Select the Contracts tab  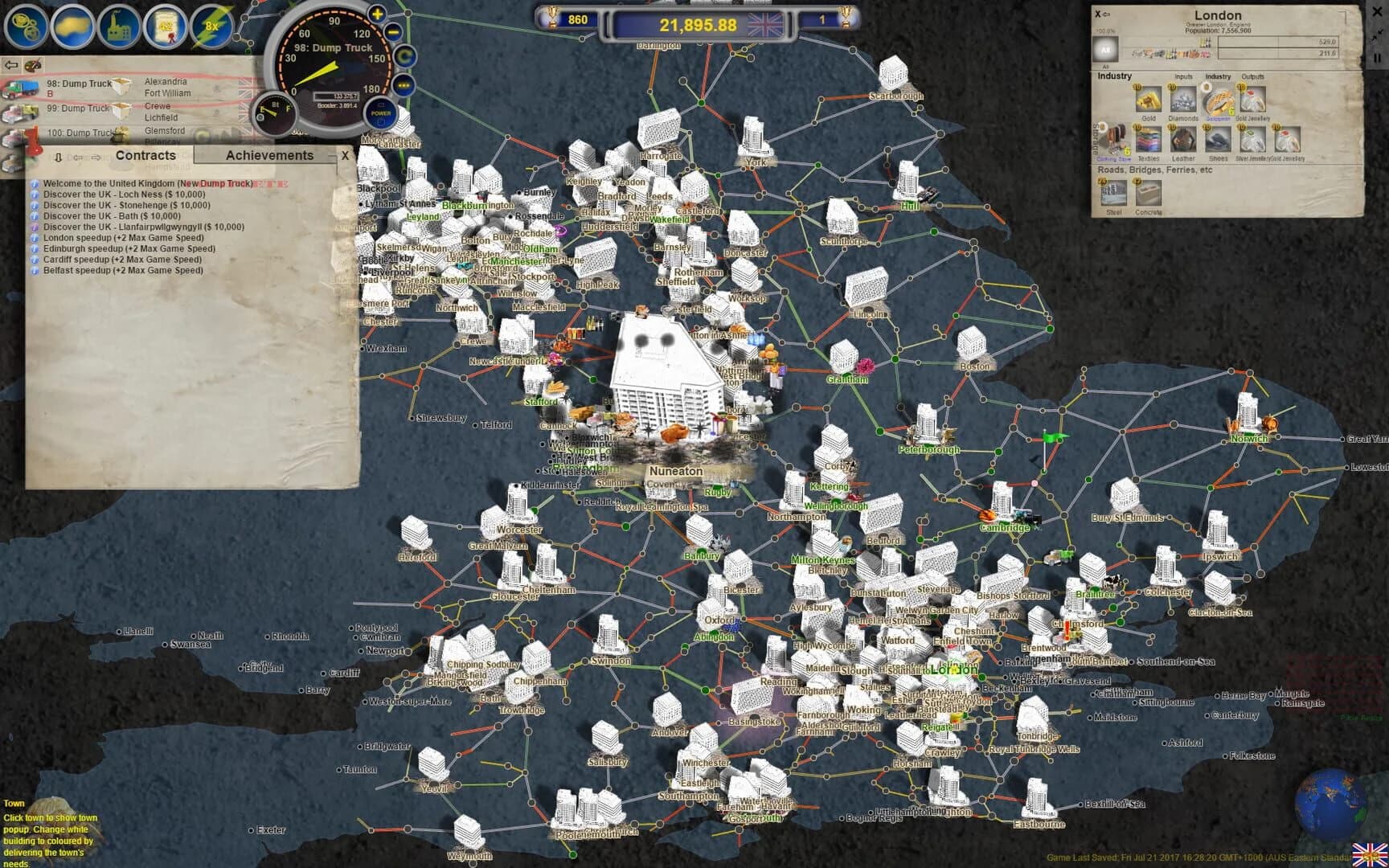147,155
